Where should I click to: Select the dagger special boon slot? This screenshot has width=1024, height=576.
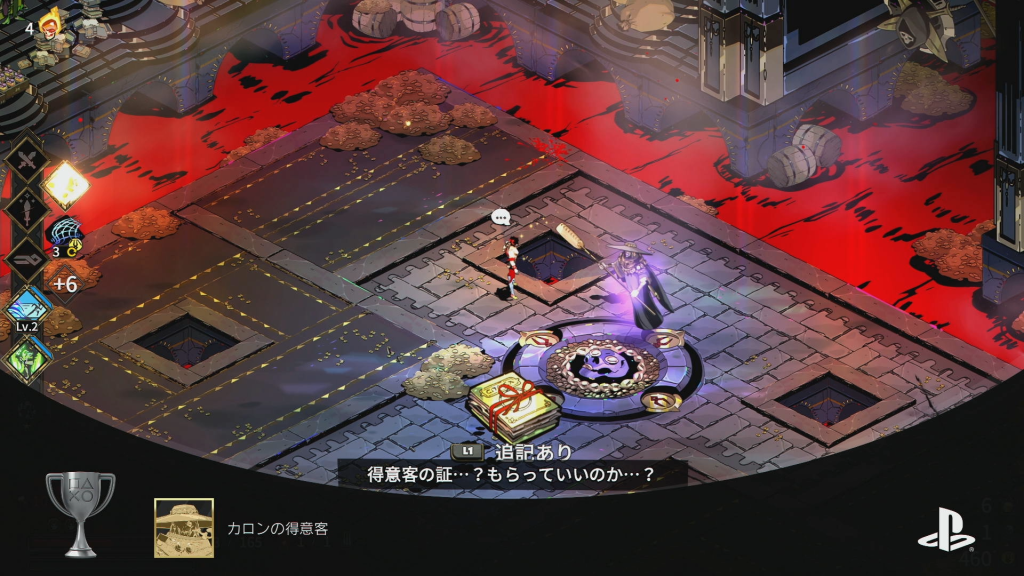click(27, 210)
